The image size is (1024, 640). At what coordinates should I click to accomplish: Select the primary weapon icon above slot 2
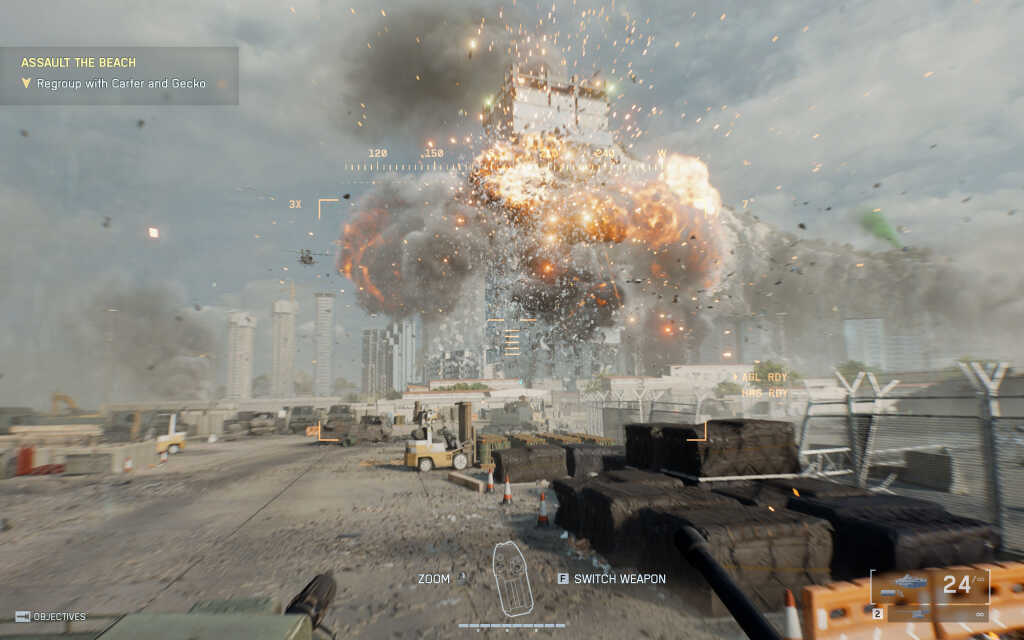coord(911,583)
